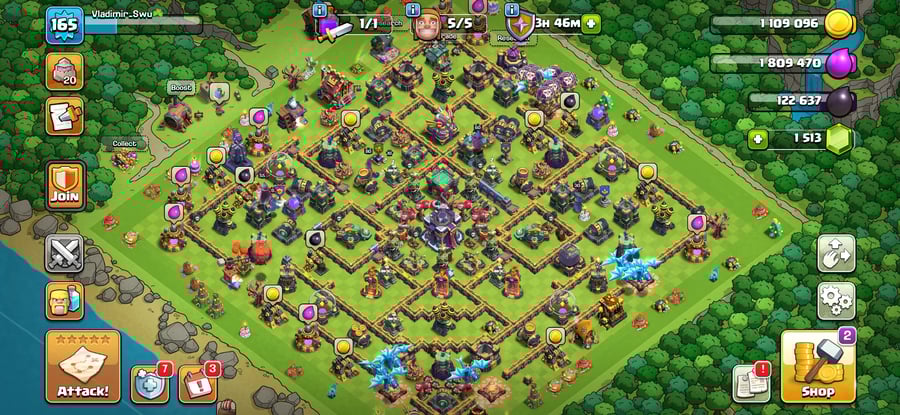The image size is (900, 415).
Task: Open the crossed swords army button
Action: click(x=64, y=253)
